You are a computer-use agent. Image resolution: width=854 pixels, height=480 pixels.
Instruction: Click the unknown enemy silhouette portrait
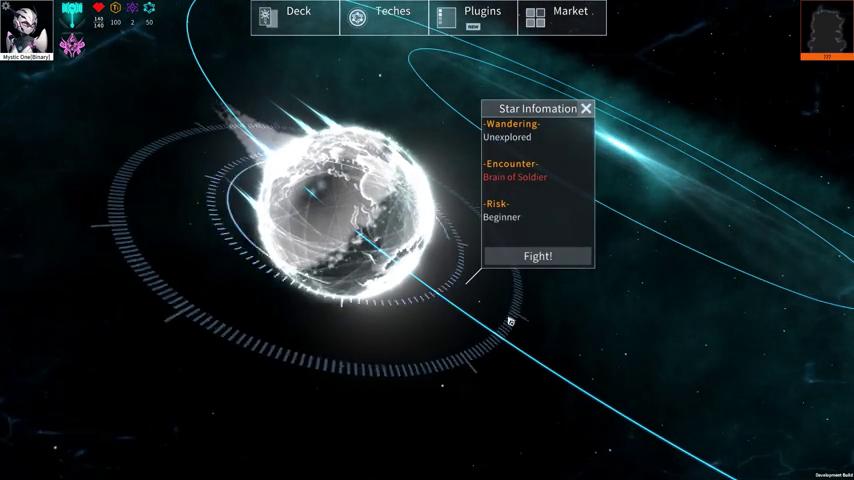coord(827,27)
